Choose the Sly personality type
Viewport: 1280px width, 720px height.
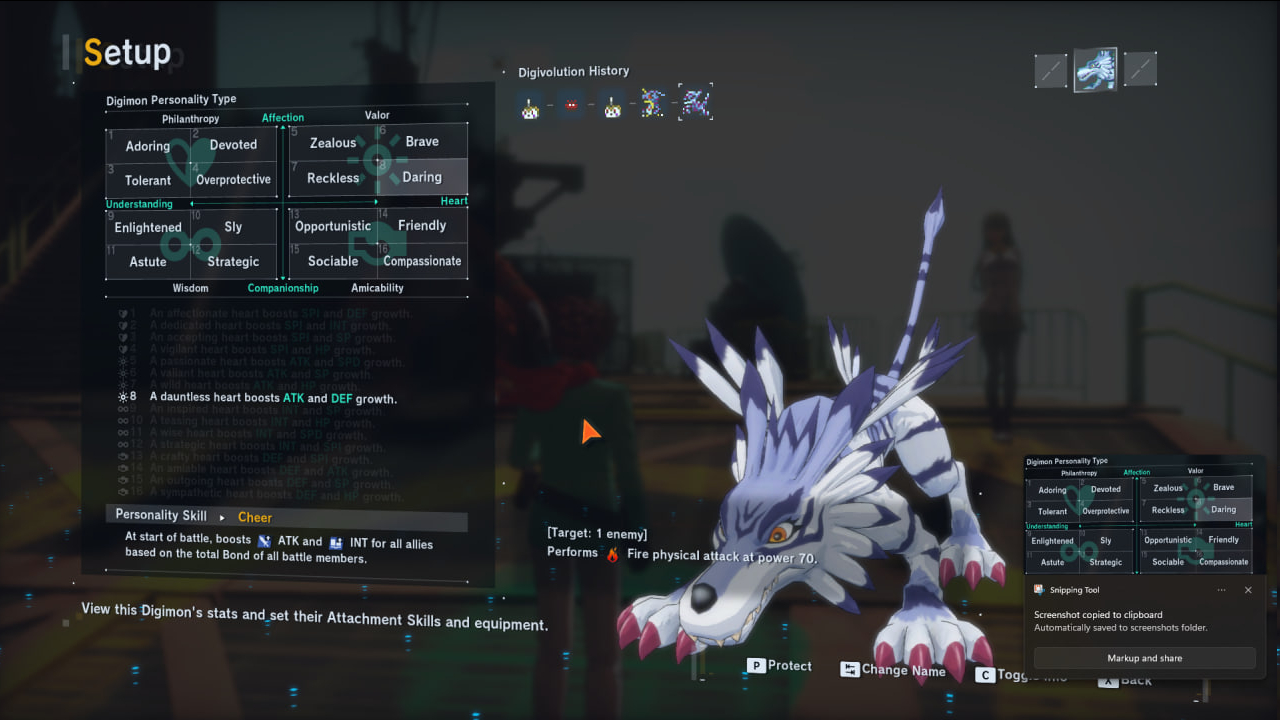click(233, 227)
